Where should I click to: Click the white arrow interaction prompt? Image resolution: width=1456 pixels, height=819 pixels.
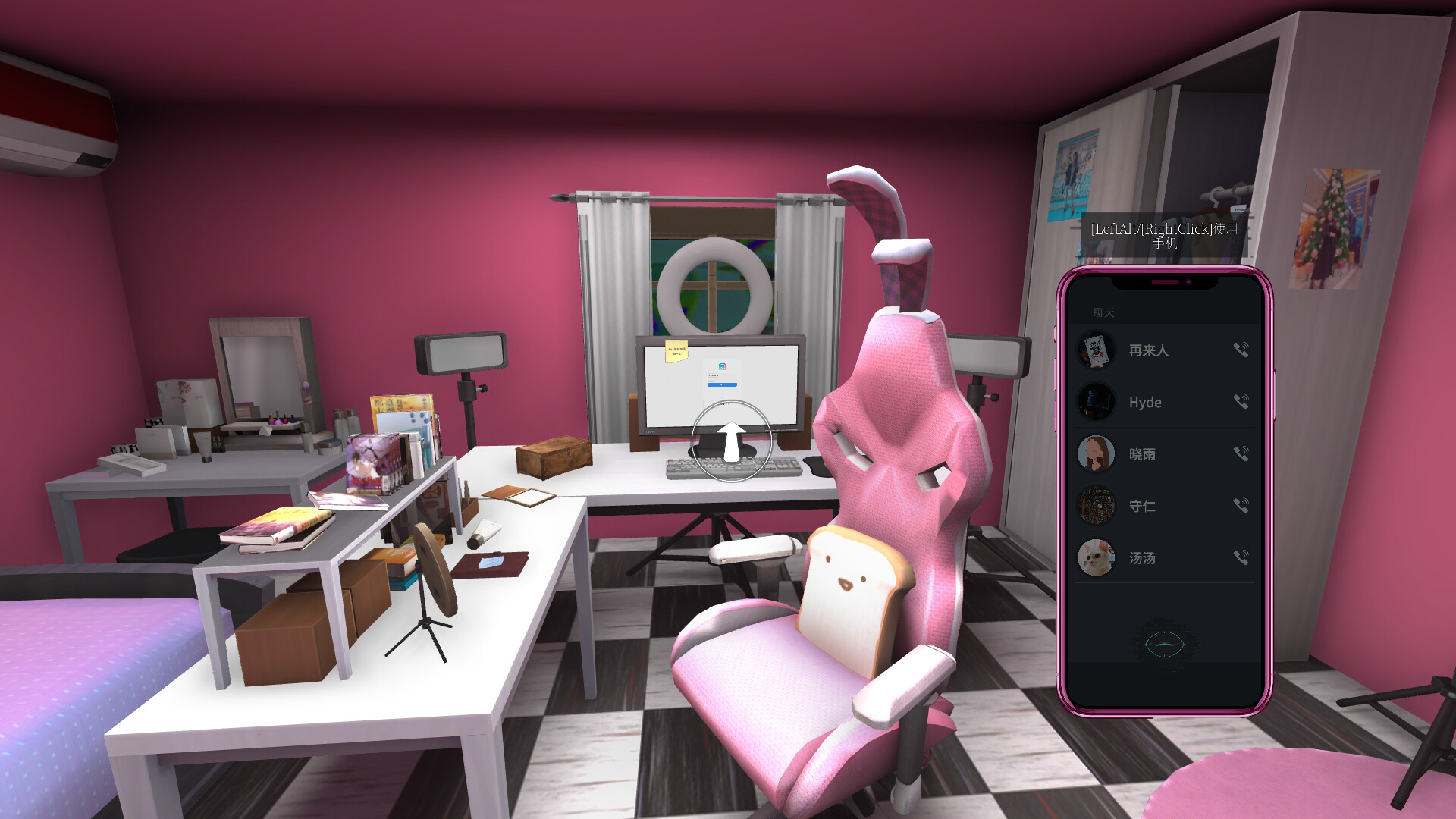[732, 444]
